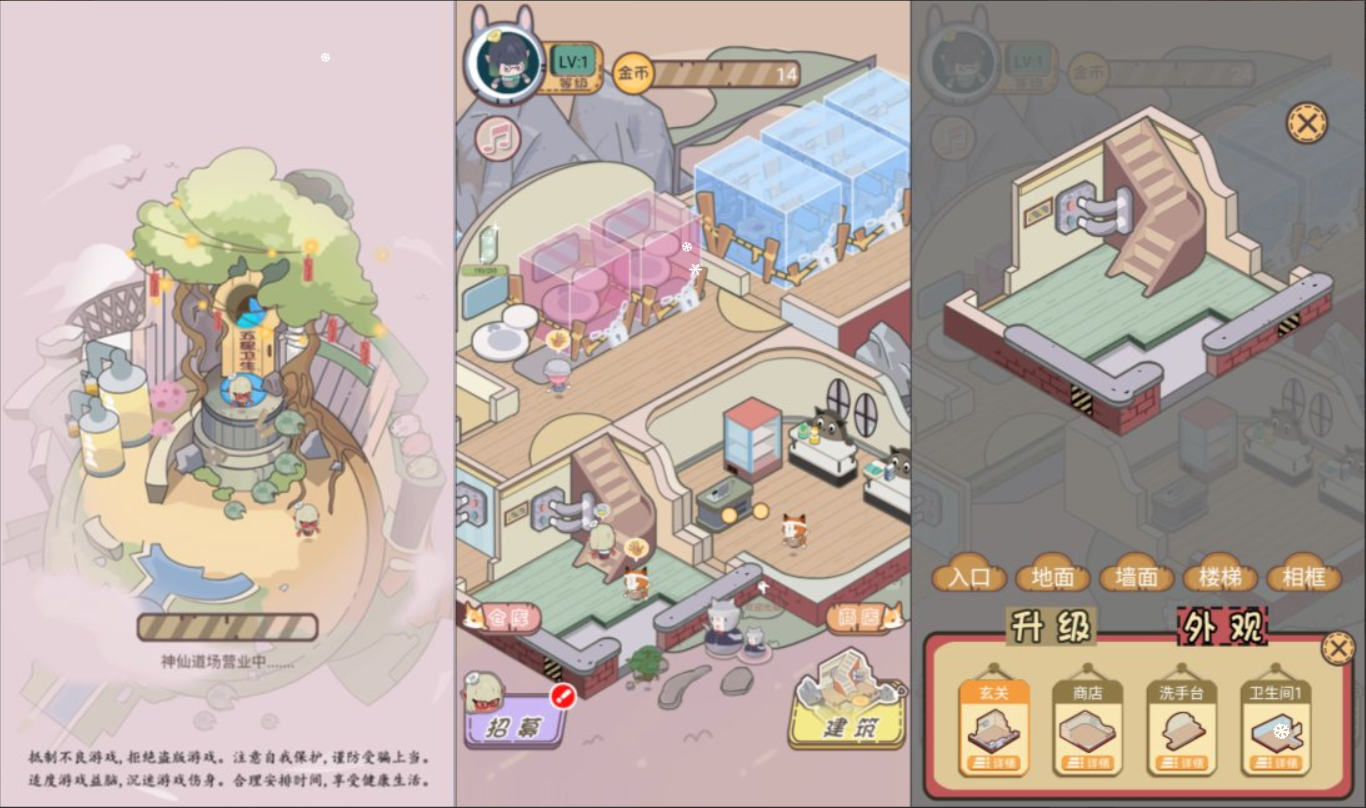Switch to the 升级 upgrade tab
The height and width of the screenshot is (808, 1366).
coord(1051,627)
